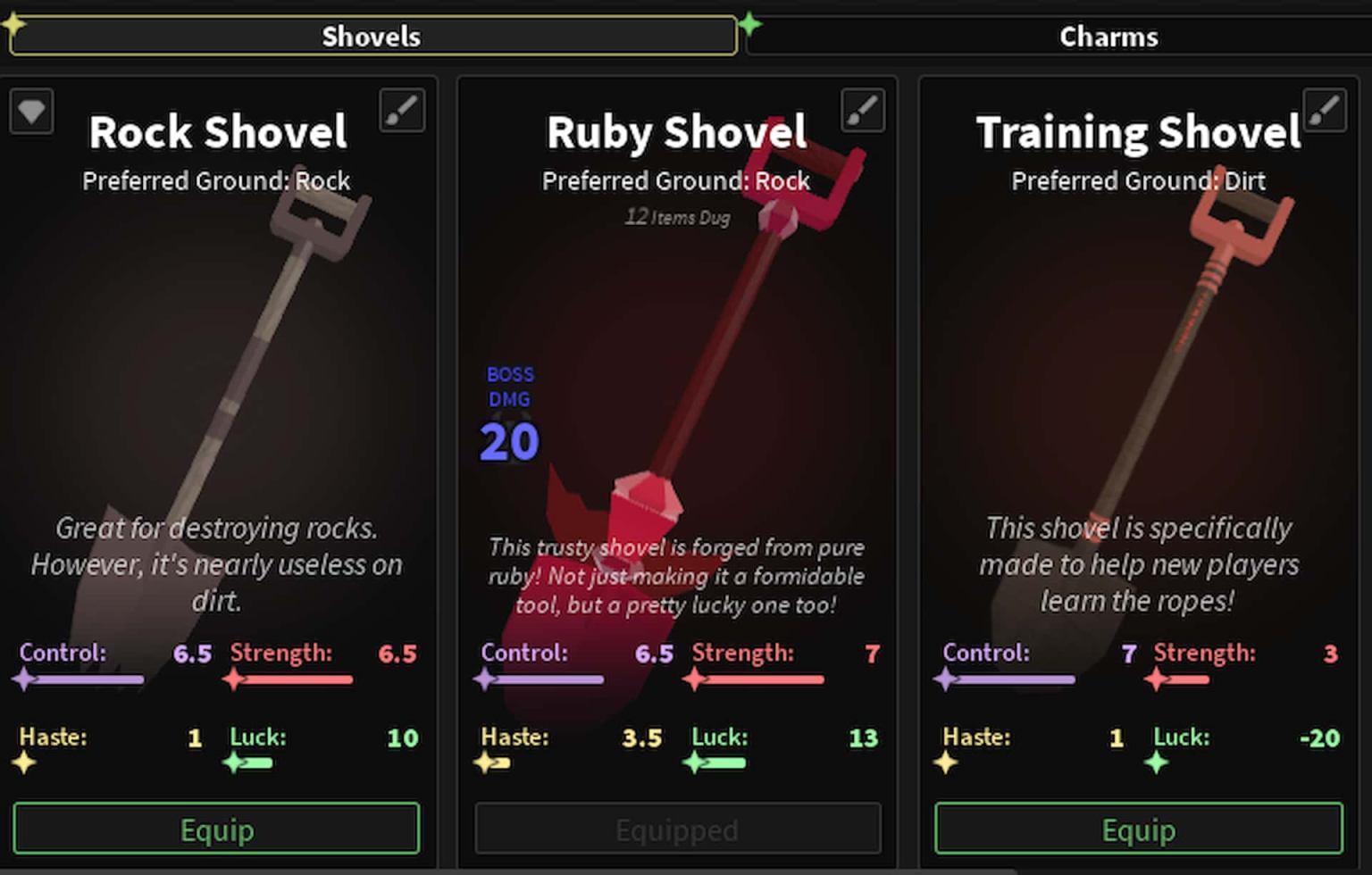Click the Equipped button under Ruby Shovel
1372x875 pixels.
pyautogui.click(x=677, y=829)
